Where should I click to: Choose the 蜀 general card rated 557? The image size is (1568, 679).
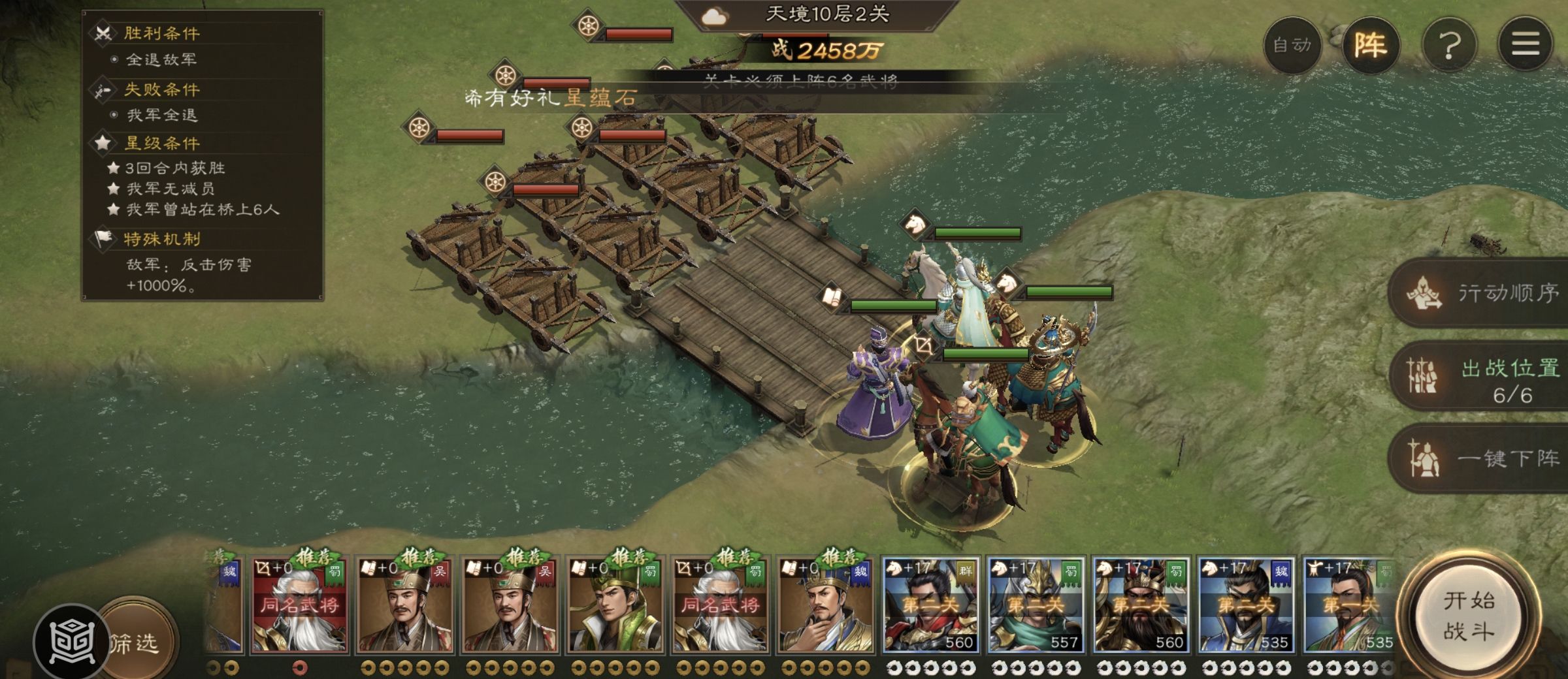tap(1036, 605)
